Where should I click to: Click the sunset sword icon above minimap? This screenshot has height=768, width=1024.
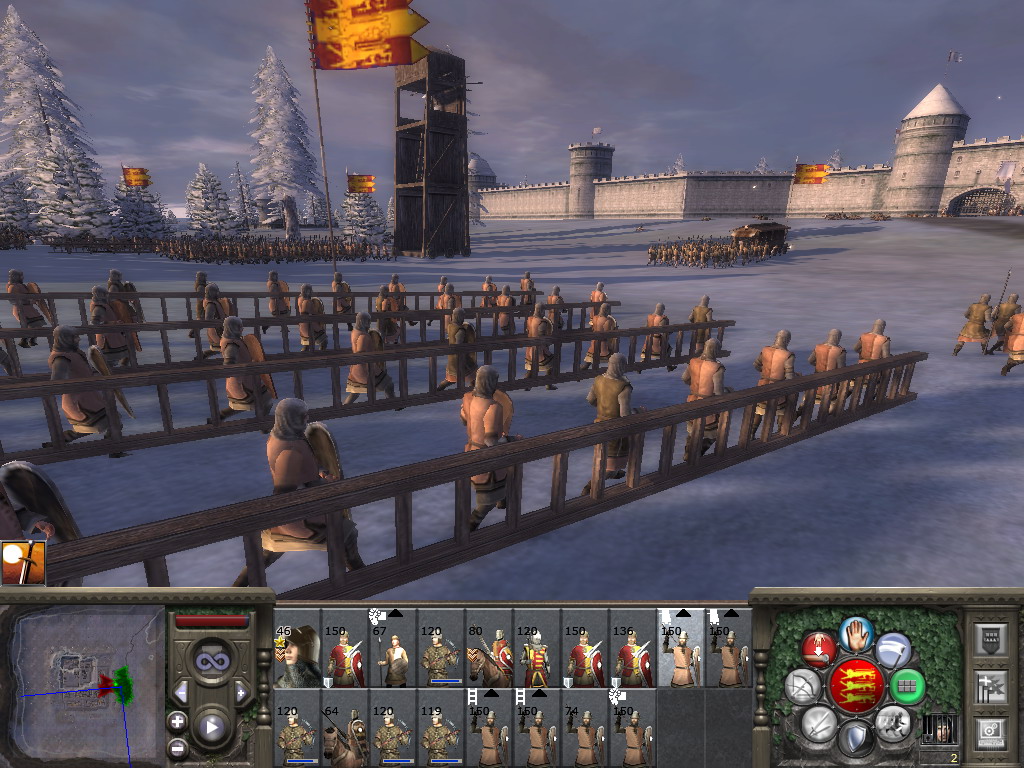pos(23,563)
